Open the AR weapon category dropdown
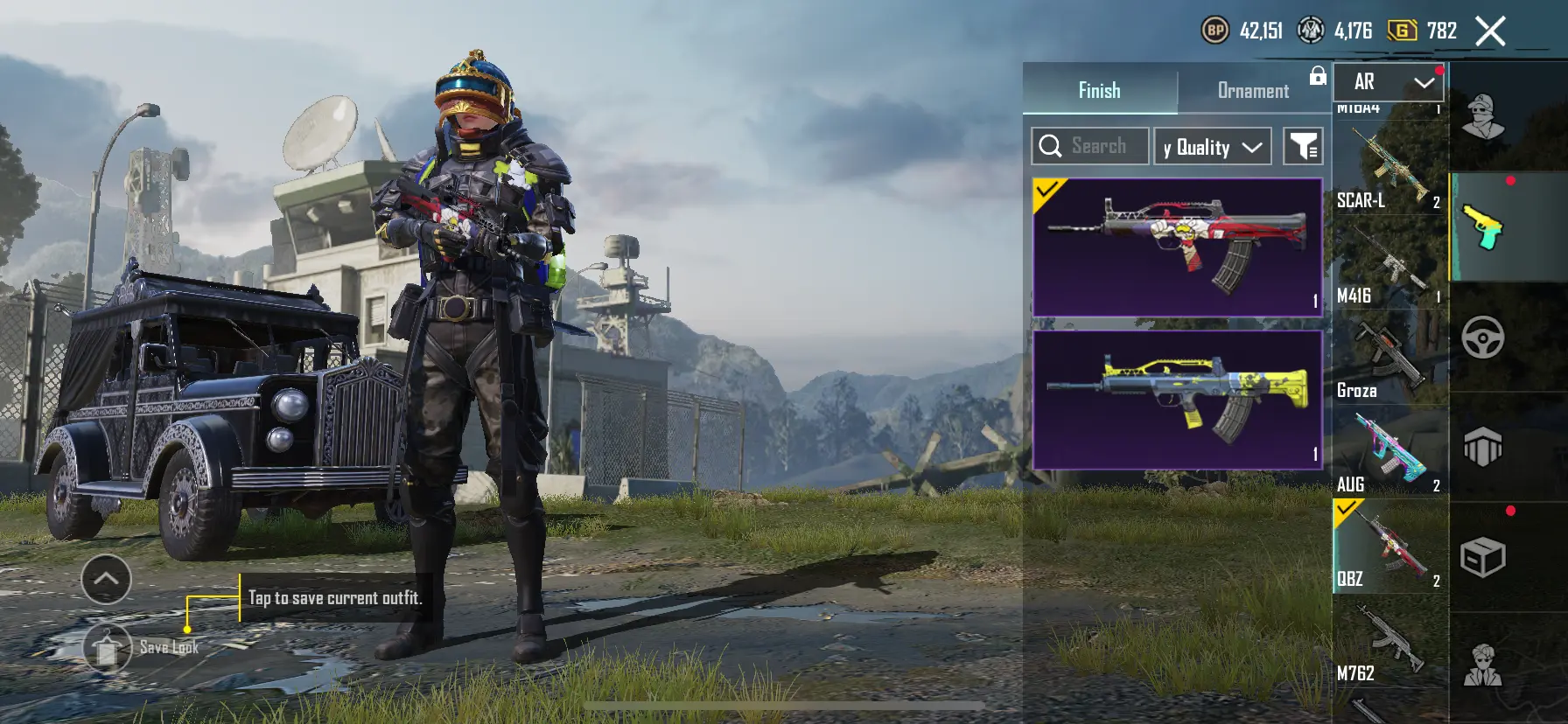 (x=1387, y=83)
